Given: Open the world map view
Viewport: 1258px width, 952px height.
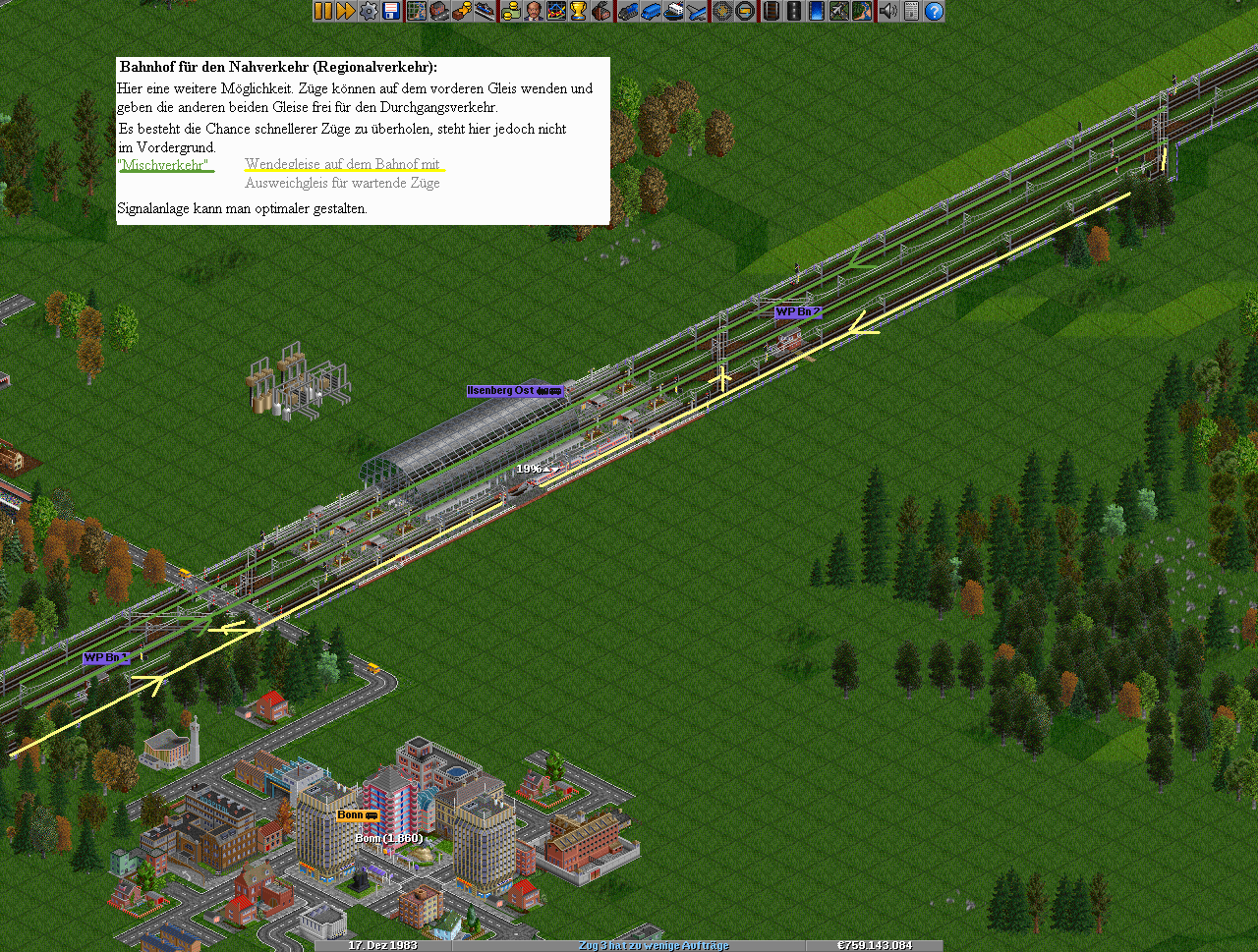Looking at the screenshot, I should tap(416, 11).
